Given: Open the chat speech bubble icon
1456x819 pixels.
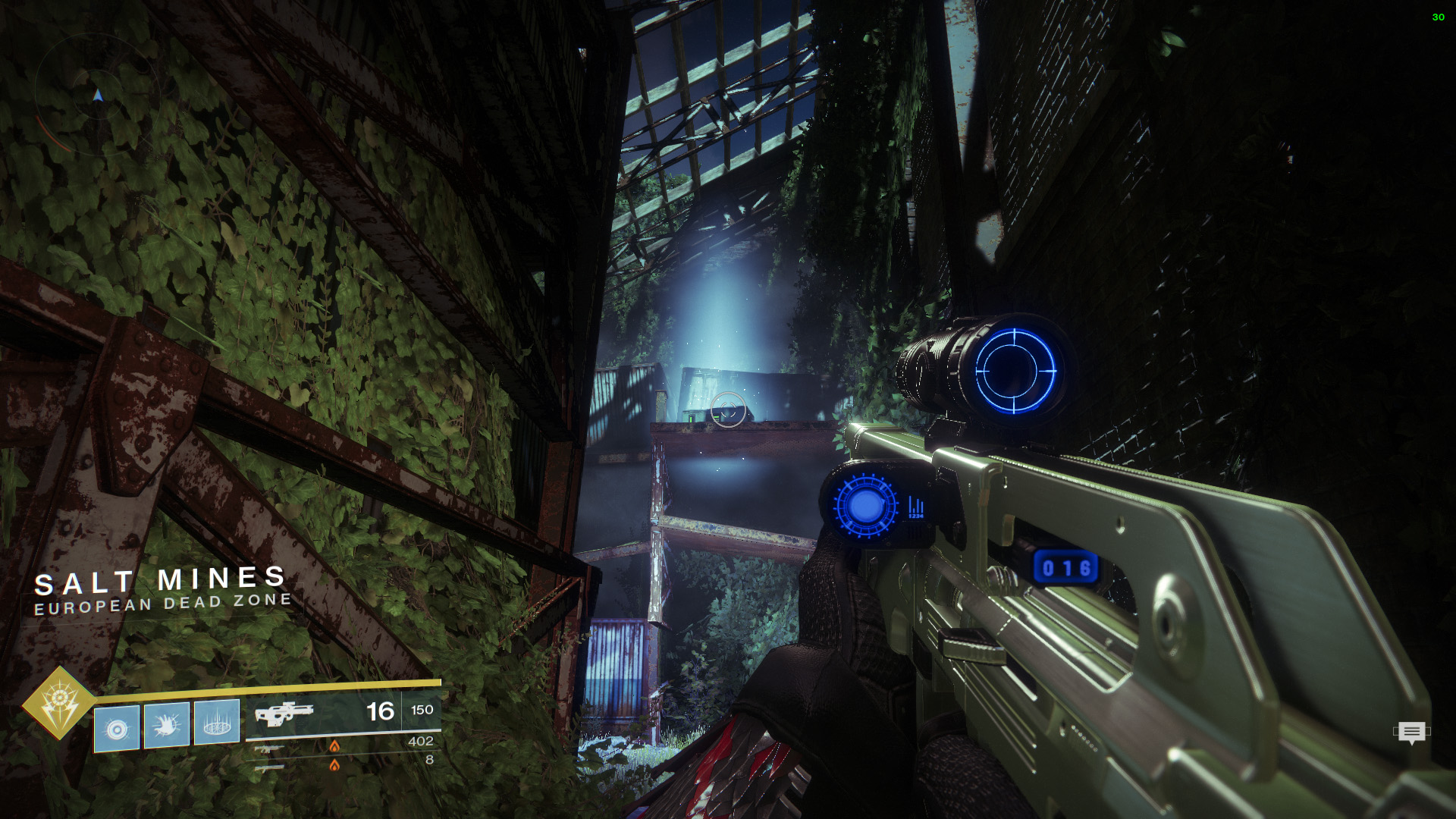Looking at the screenshot, I should 1411,733.
